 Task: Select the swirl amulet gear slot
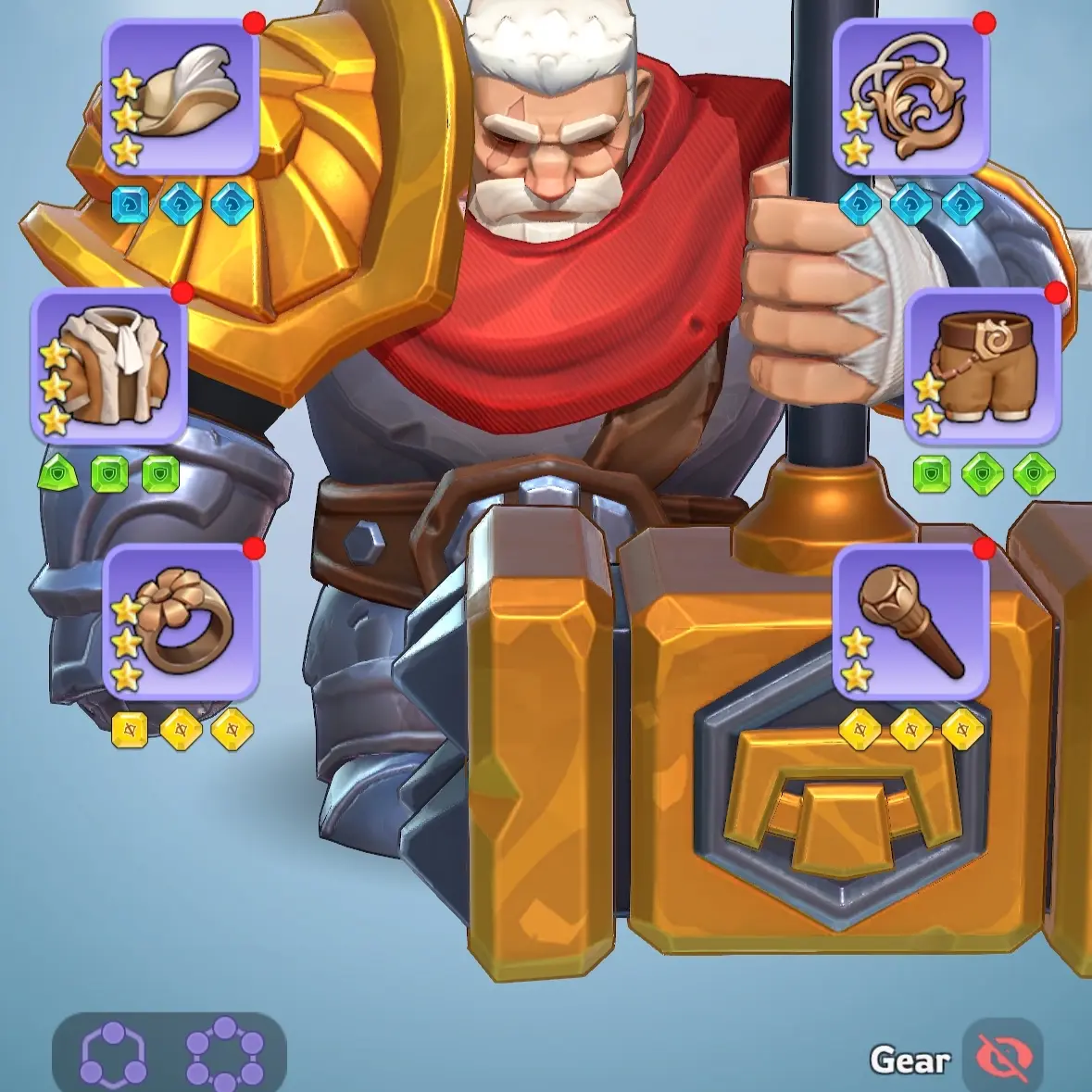pos(911,96)
